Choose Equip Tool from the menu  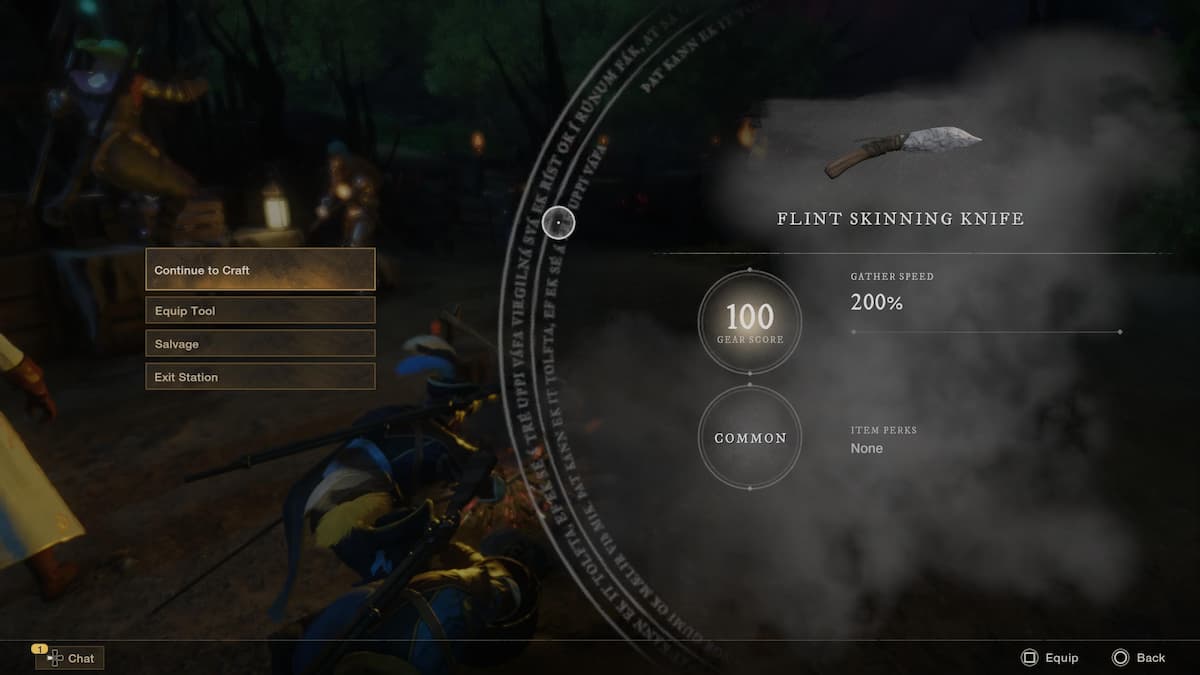pos(260,311)
